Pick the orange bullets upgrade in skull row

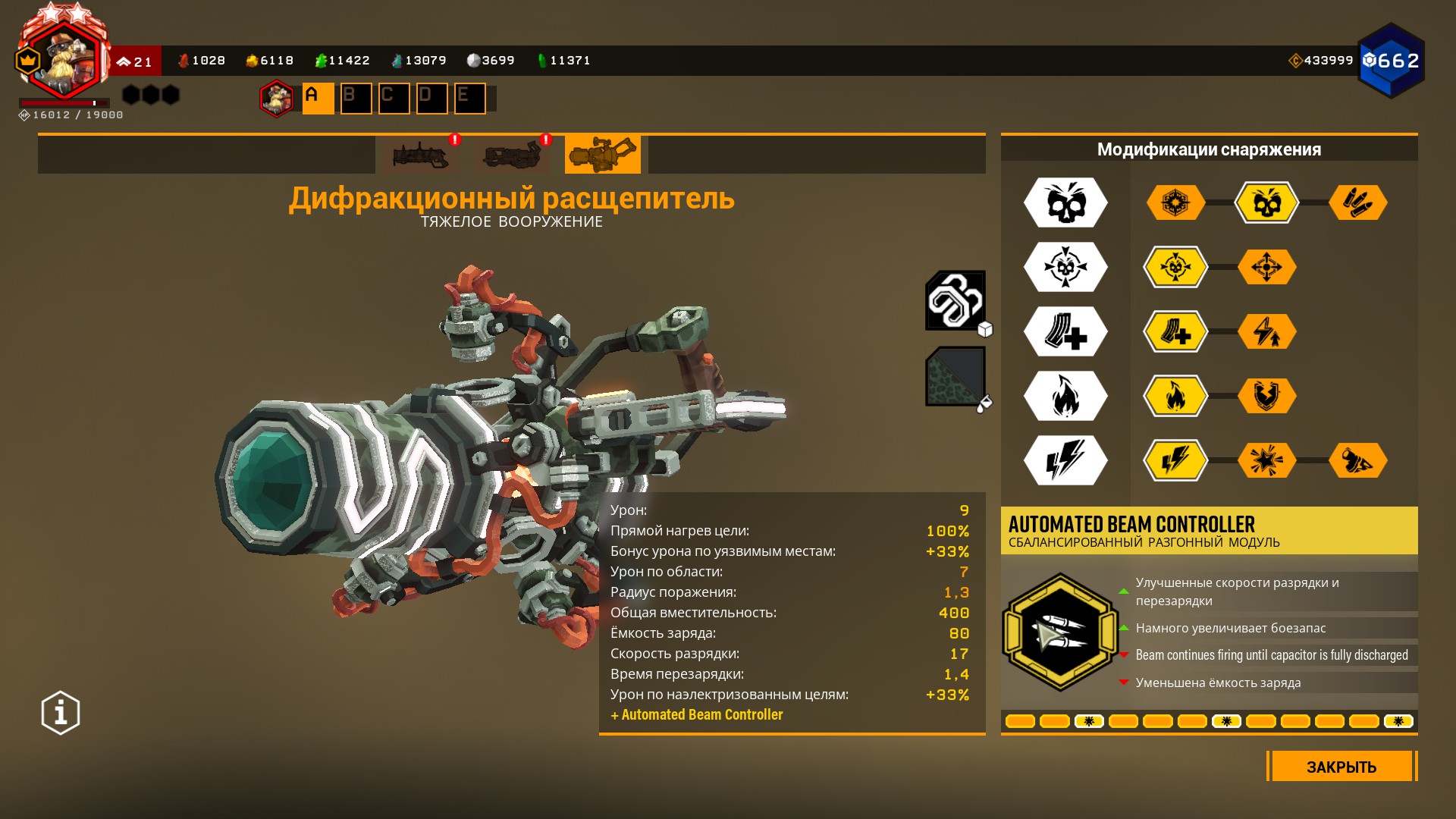(x=1357, y=202)
